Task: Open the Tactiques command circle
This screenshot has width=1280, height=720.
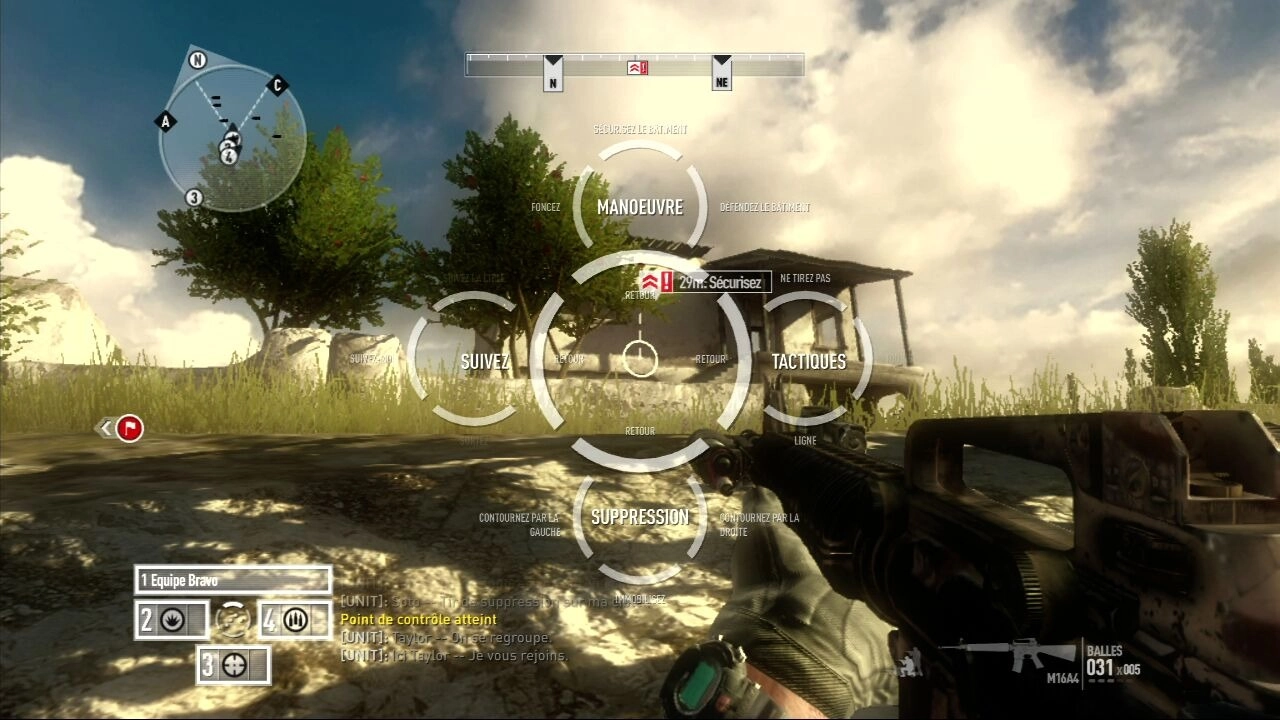Action: (809, 361)
